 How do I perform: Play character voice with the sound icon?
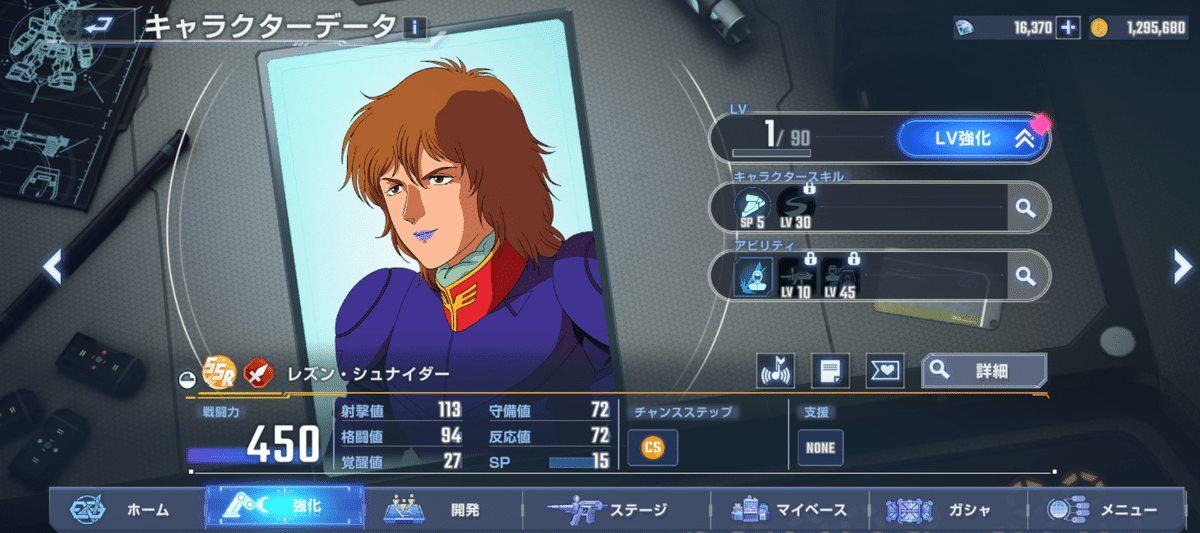775,371
